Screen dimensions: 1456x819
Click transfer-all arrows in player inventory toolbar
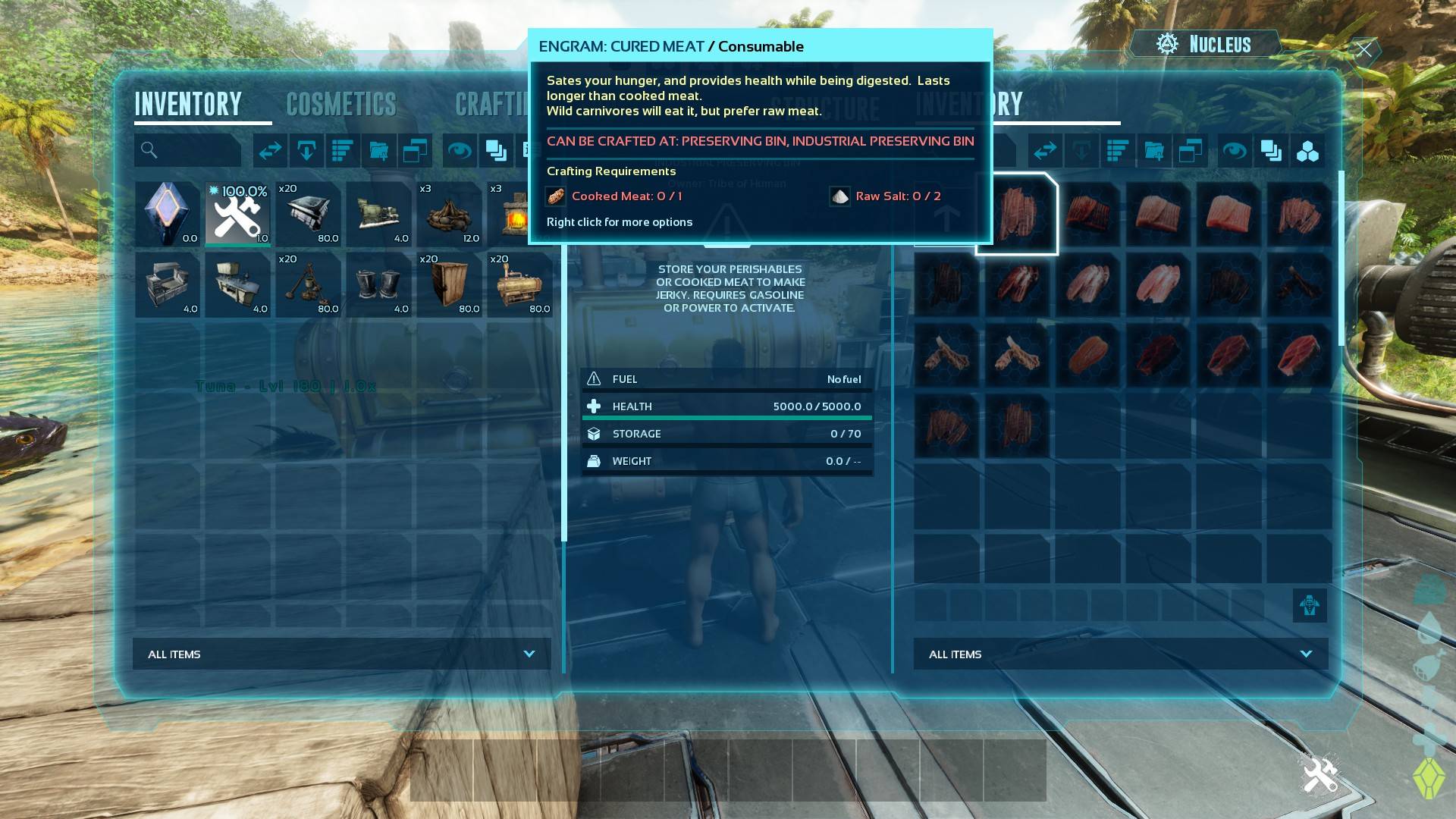[x=270, y=151]
